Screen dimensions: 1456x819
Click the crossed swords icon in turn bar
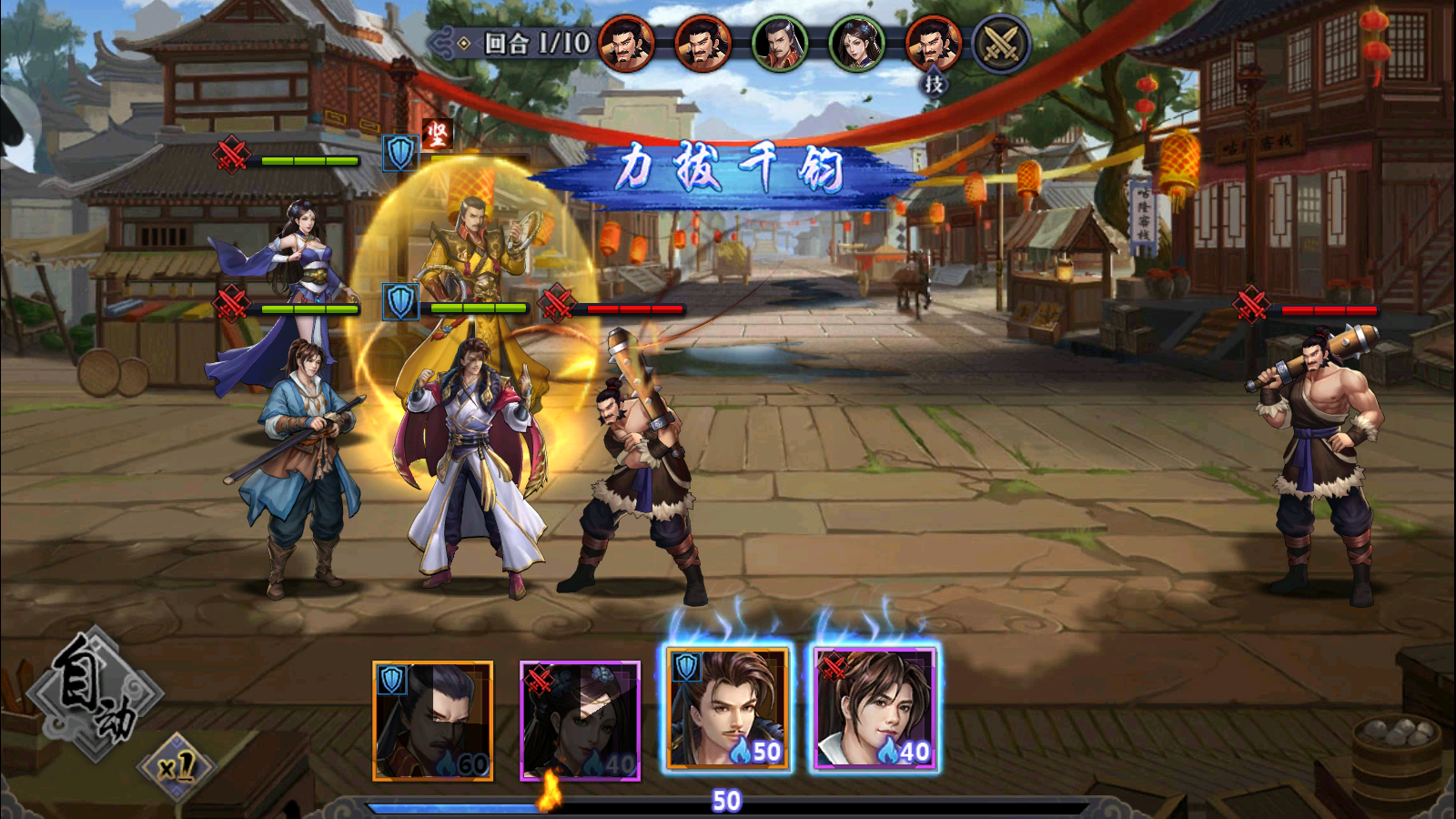(x=1001, y=43)
